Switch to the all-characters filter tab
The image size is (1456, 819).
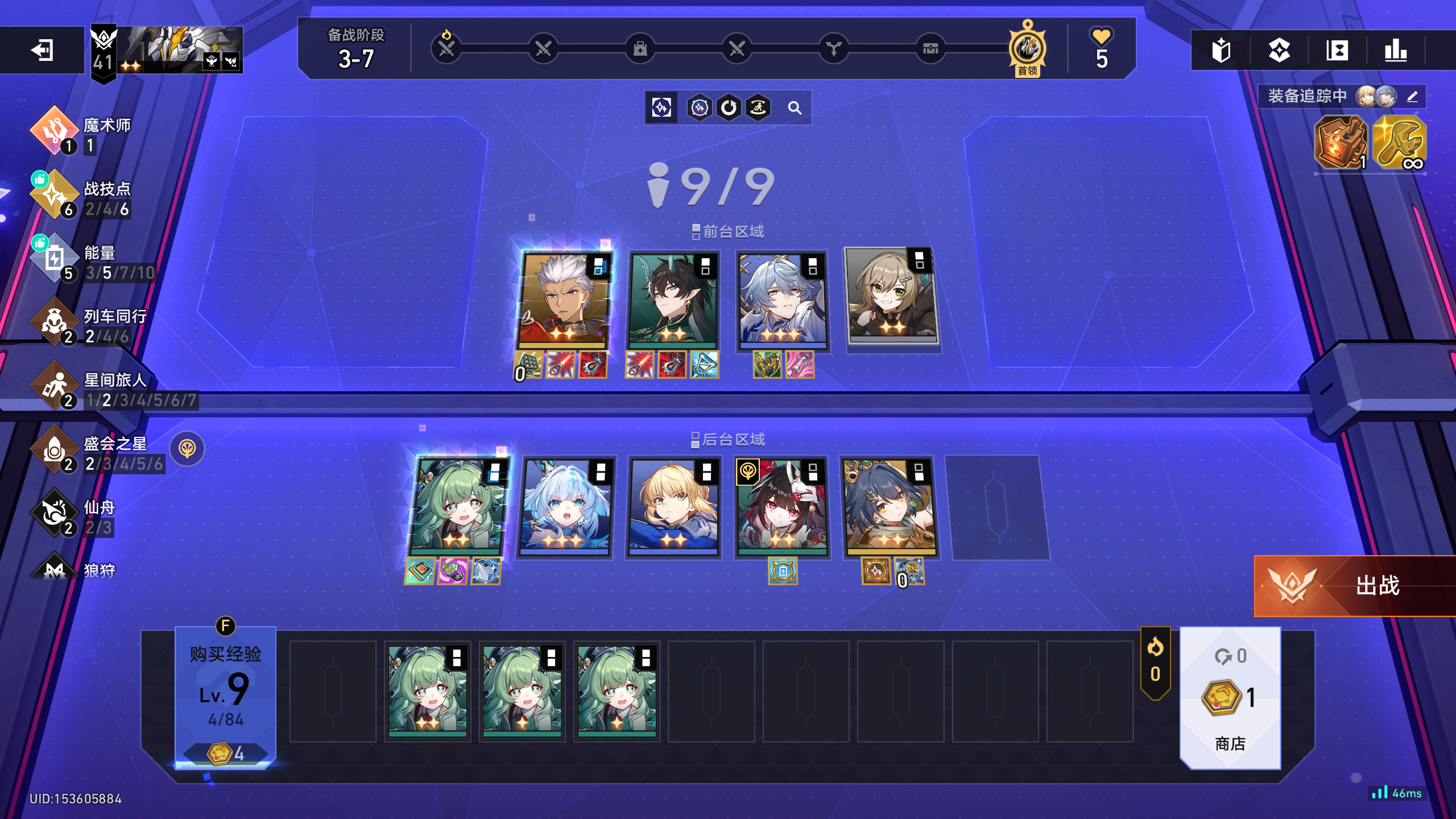point(661,107)
